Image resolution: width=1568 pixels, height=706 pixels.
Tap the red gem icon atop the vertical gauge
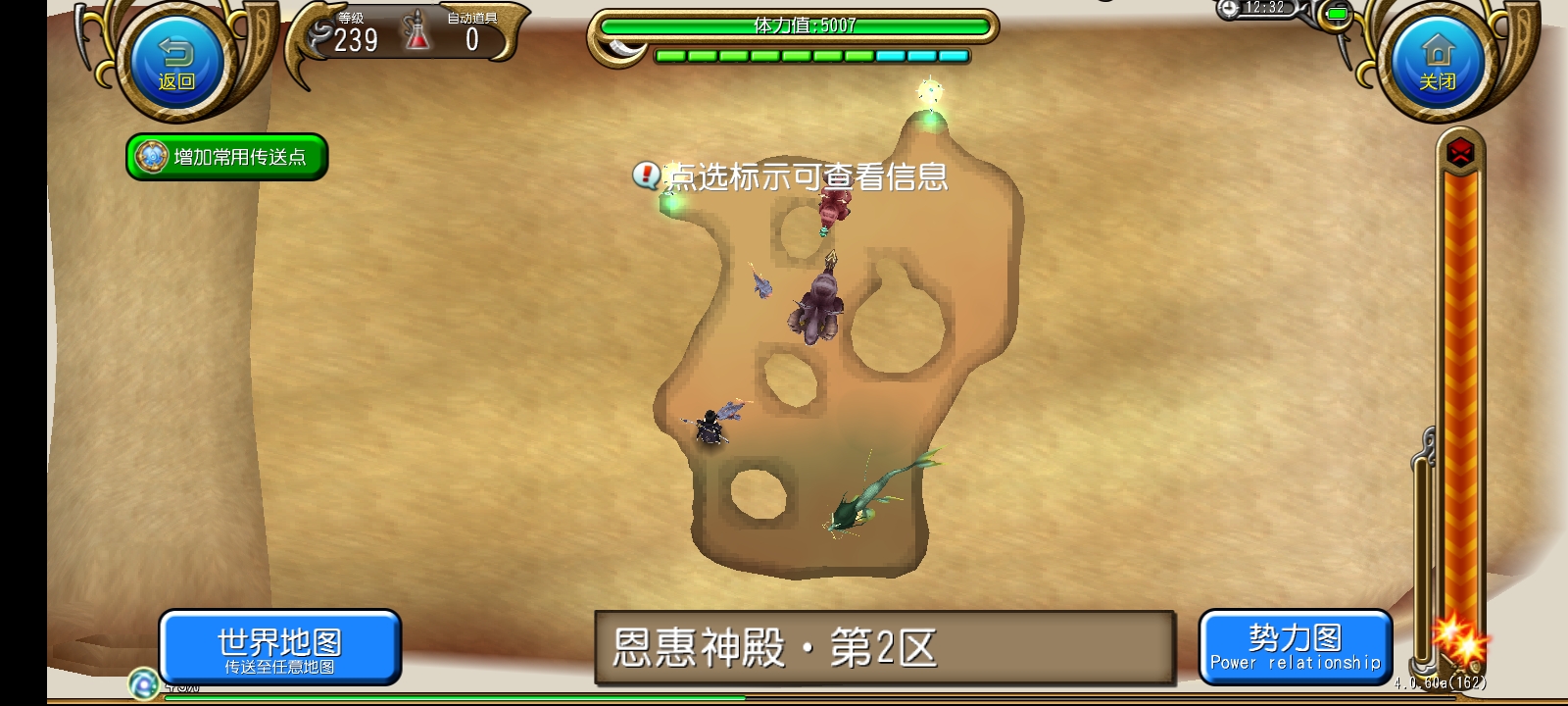click(1459, 153)
